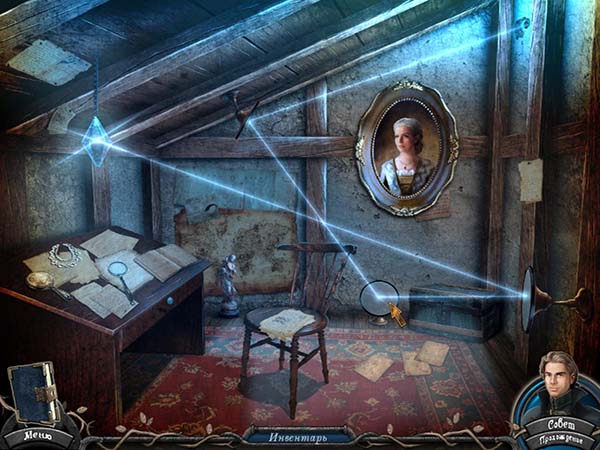Screen dimensions: 600x450
Task: Open the Прохождение walkthrough guide
Action: 558,440
